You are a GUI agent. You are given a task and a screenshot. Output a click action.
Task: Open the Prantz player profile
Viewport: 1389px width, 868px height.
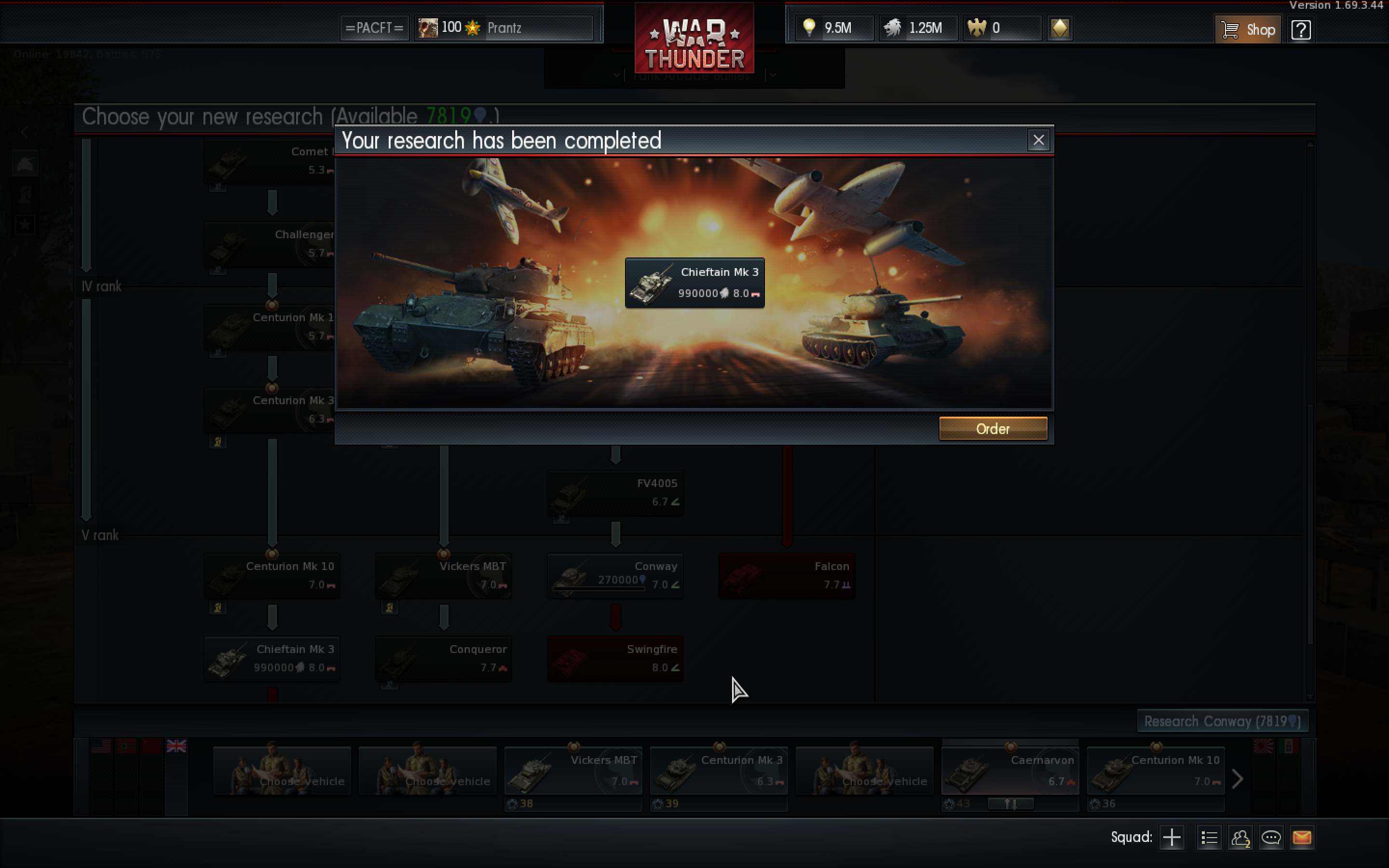click(504, 27)
